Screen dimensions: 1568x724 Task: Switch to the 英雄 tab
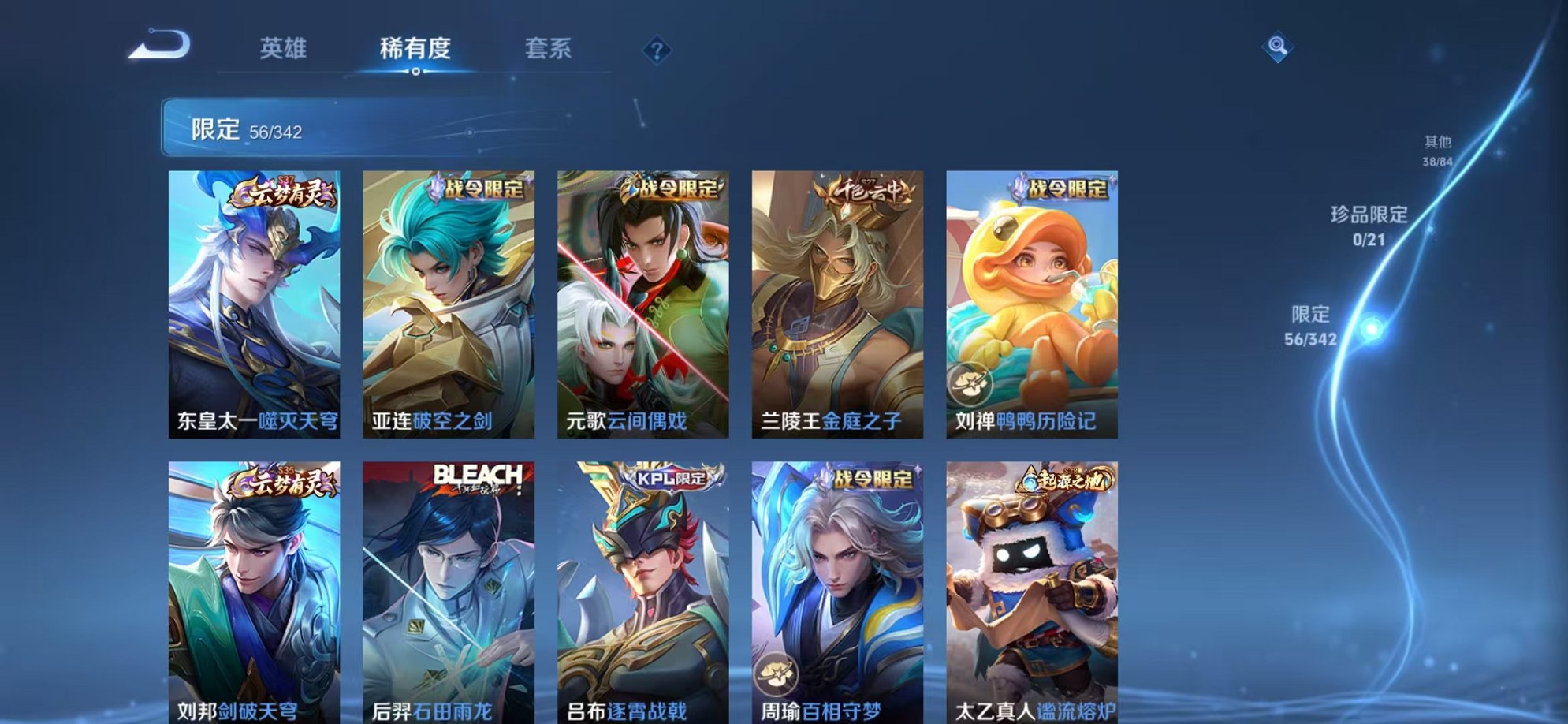(285, 49)
